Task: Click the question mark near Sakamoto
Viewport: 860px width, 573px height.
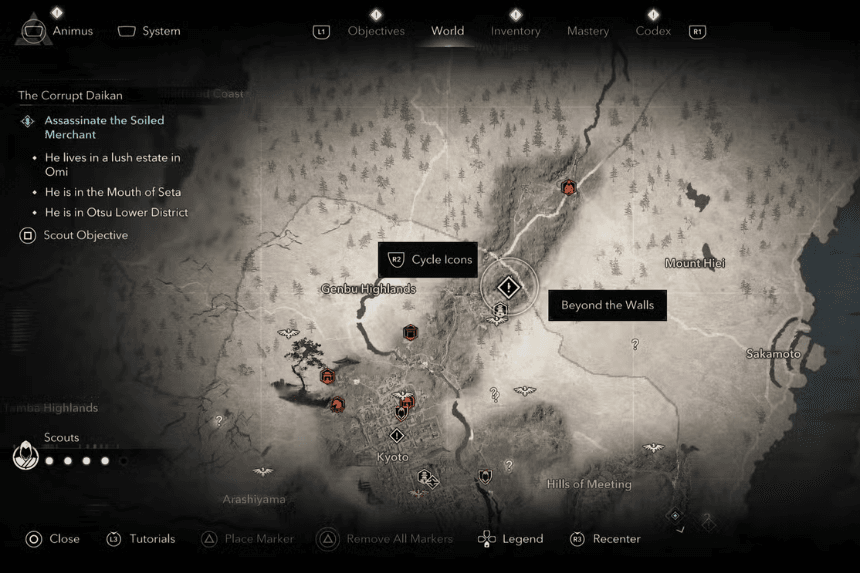Action: click(x=635, y=345)
